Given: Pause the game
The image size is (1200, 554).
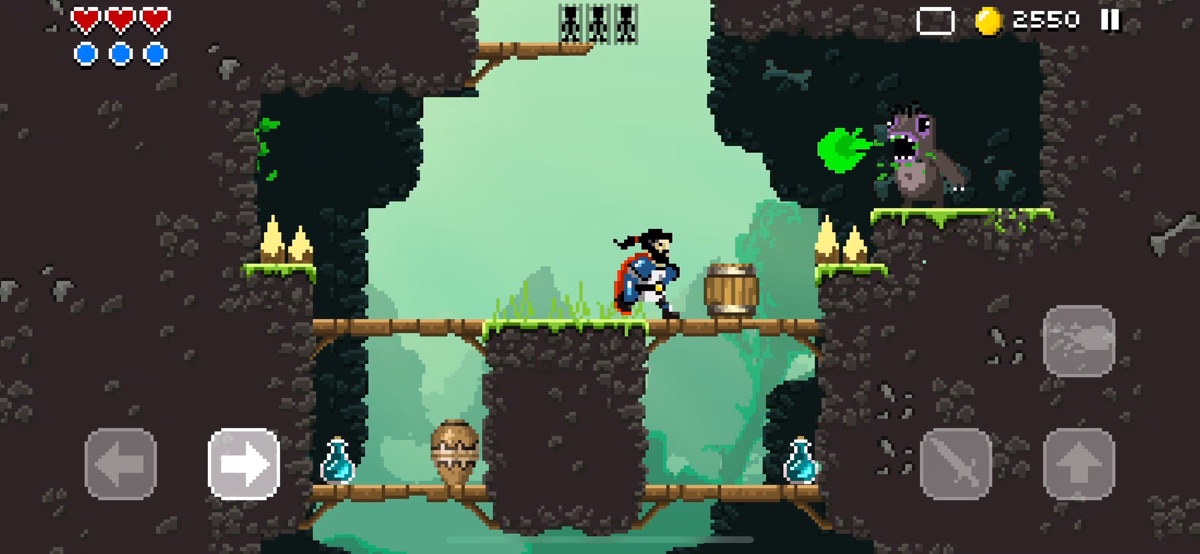Looking at the screenshot, I should [x=1110, y=20].
